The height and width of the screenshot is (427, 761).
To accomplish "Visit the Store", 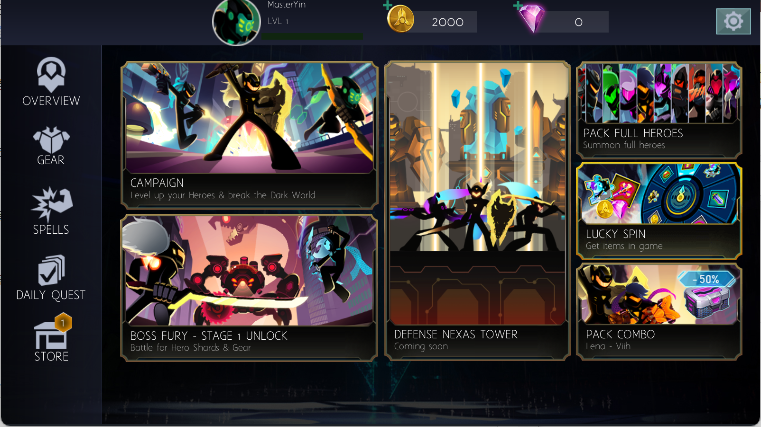I will 50,340.
